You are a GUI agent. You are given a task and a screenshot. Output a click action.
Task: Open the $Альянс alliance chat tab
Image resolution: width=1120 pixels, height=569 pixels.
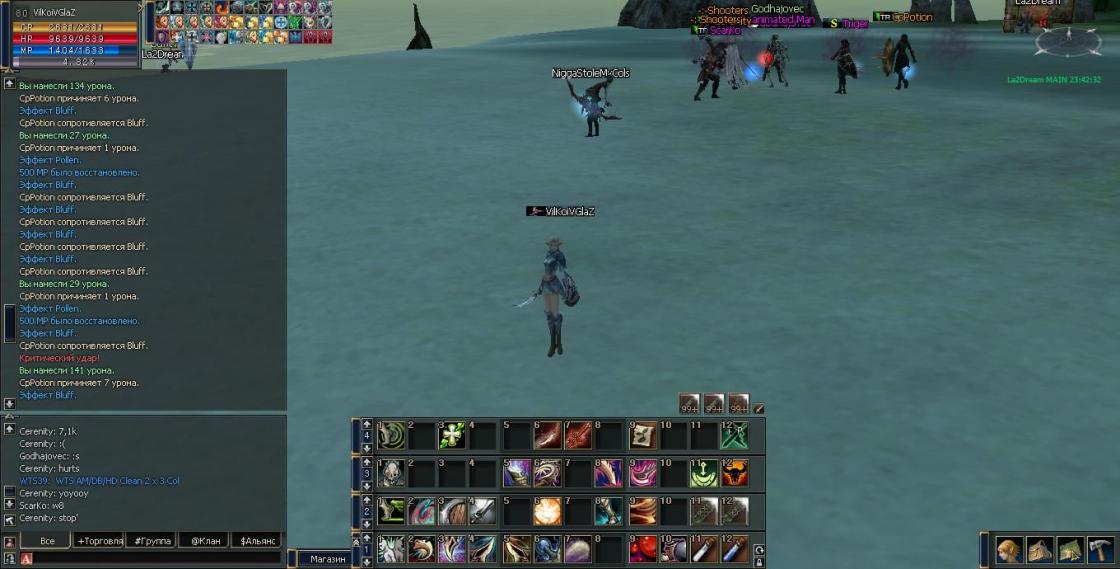coord(257,541)
